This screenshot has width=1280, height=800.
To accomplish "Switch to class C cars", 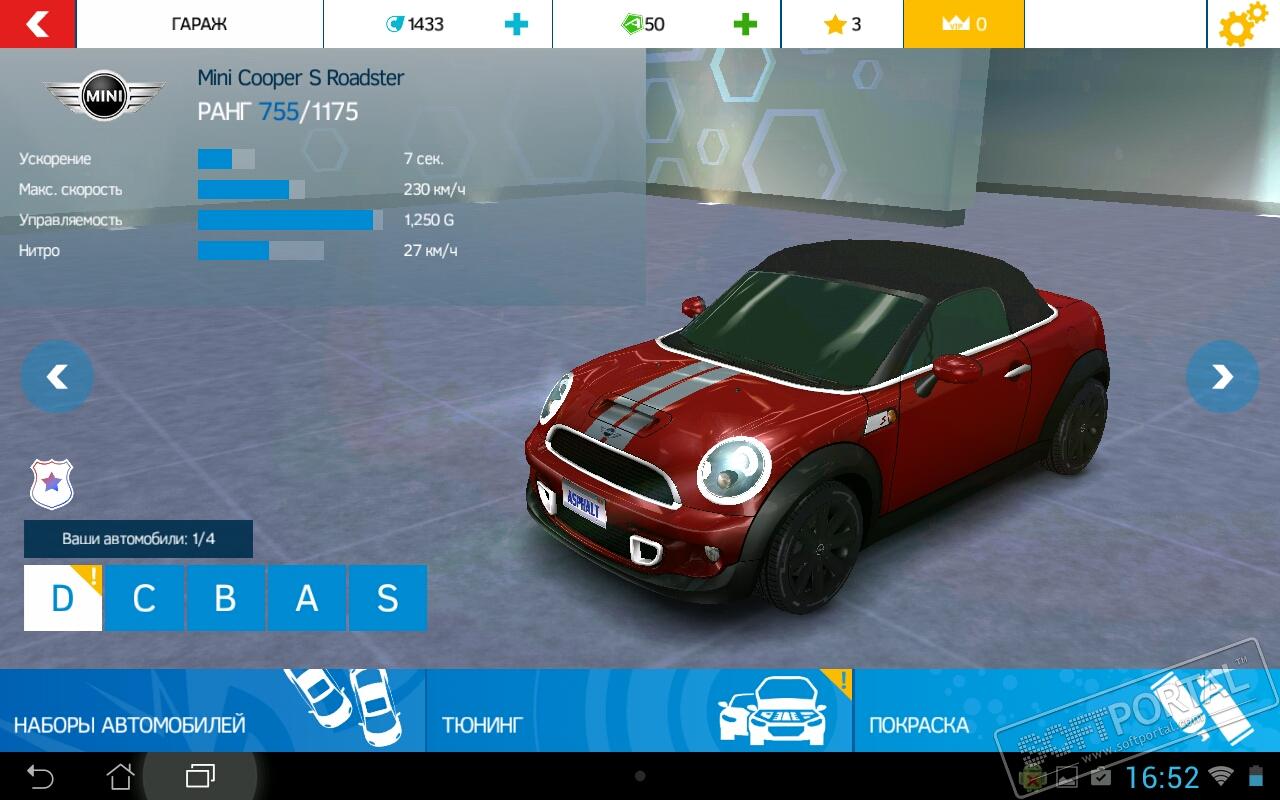I will [144, 598].
